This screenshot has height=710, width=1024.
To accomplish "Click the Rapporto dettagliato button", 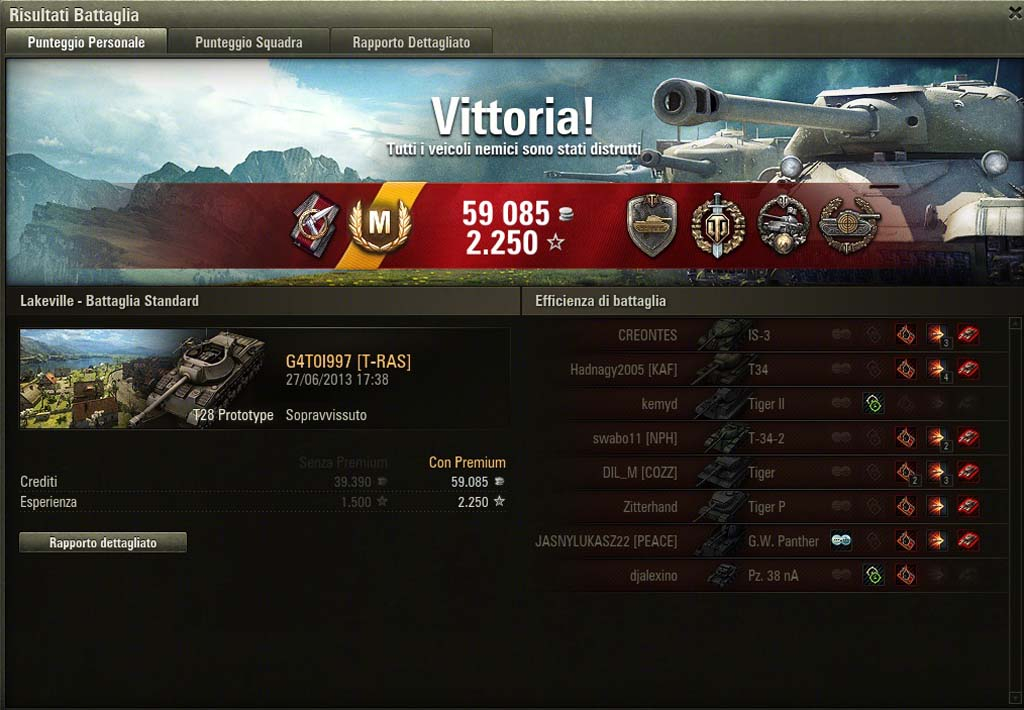I will tap(103, 543).
